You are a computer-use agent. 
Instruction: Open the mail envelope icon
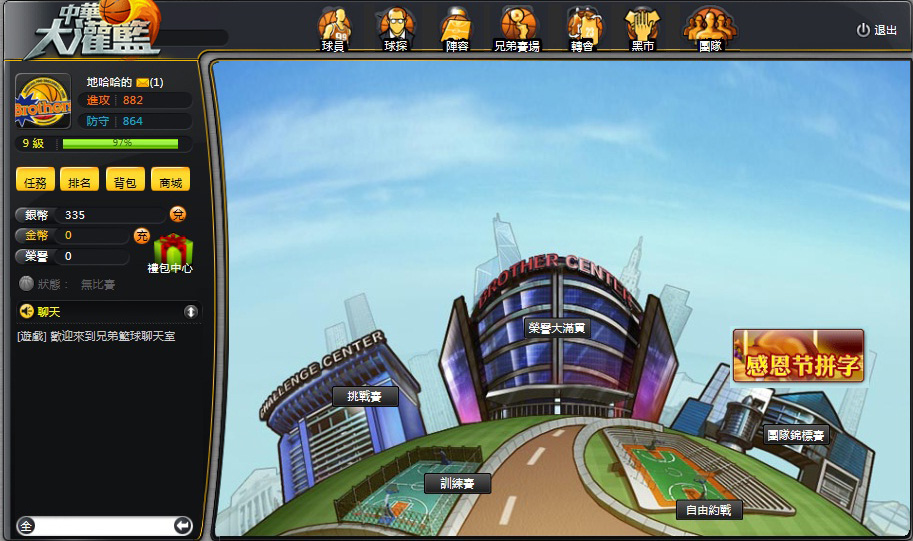coord(143,82)
